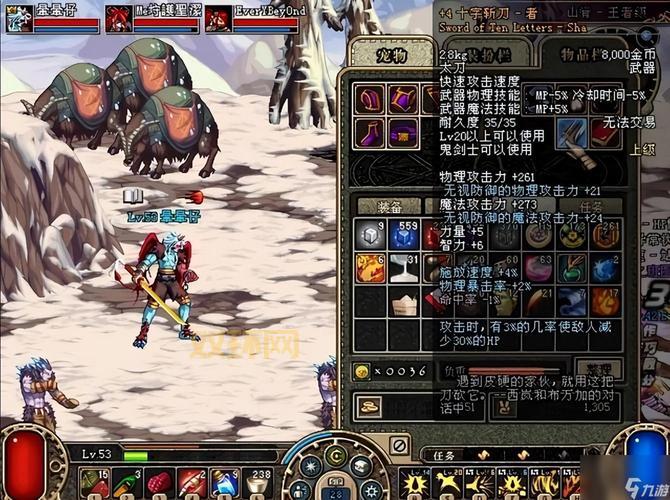Use the white cup item with 238 count
Image resolution: width=670 pixels, height=500 pixels.
pyautogui.click(x=259, y=483)
